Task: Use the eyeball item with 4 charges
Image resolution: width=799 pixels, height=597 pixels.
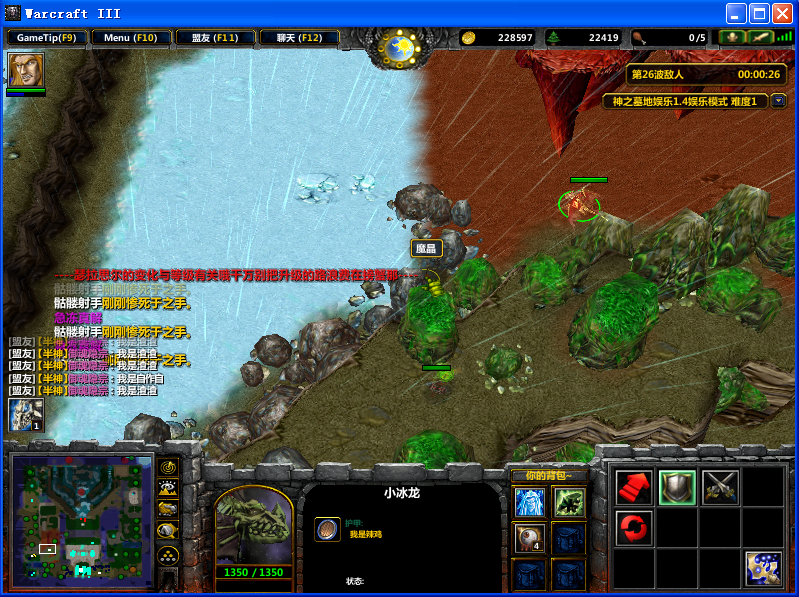Action: point(529,538)
